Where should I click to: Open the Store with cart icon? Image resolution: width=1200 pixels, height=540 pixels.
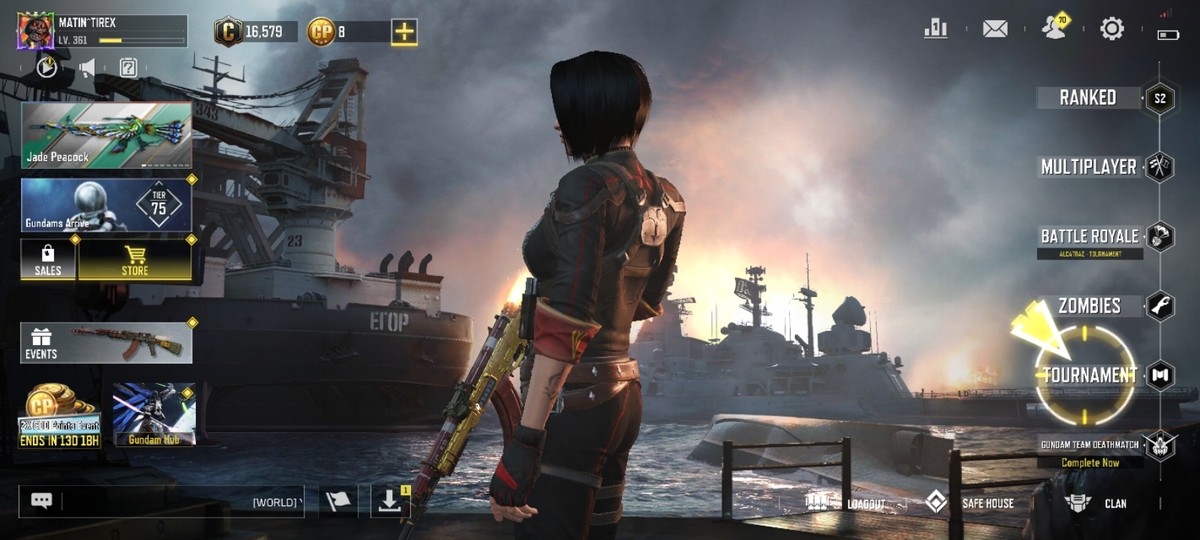pos(135,259)
